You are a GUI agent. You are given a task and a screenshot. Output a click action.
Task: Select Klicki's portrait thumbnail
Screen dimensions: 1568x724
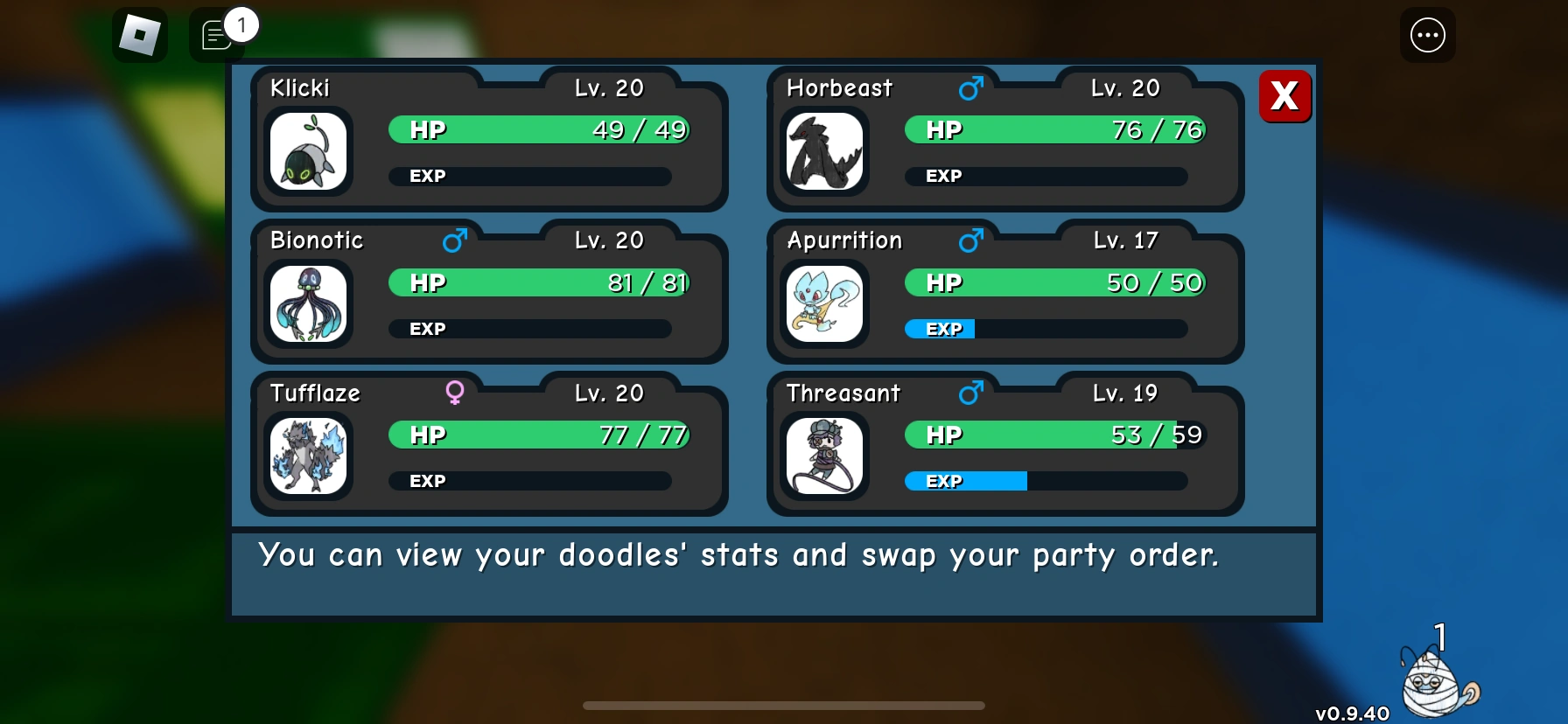click(x=308, y=151)
